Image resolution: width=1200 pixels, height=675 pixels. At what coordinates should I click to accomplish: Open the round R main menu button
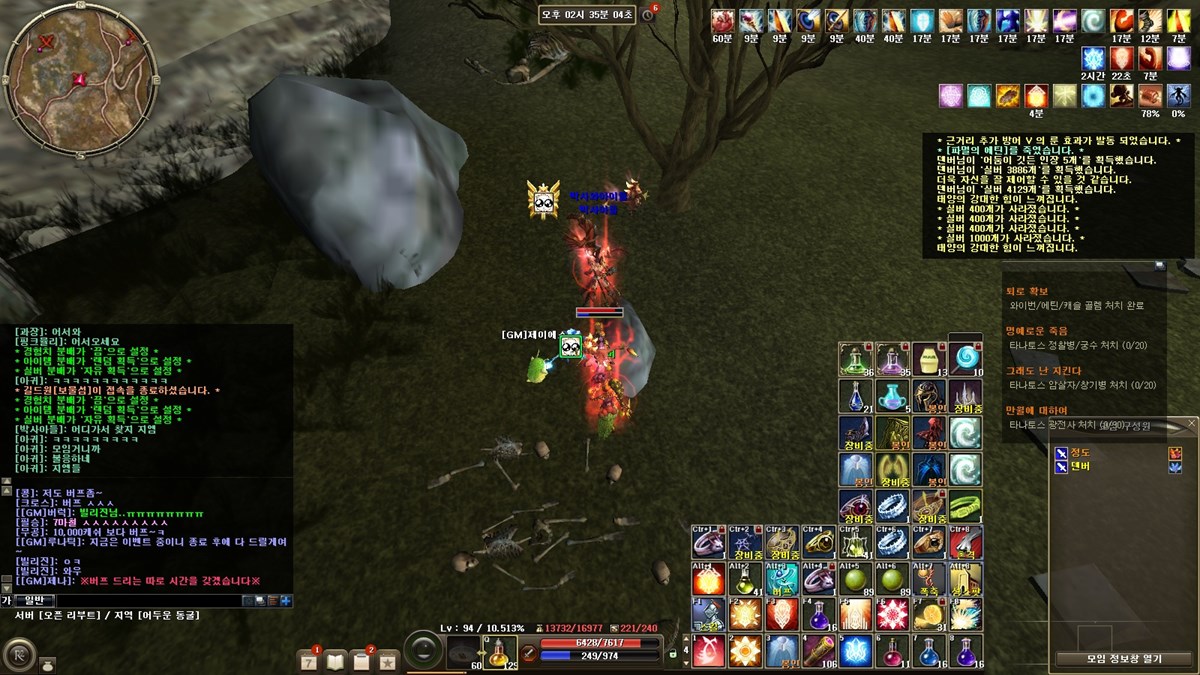click(x=17, y=654)
